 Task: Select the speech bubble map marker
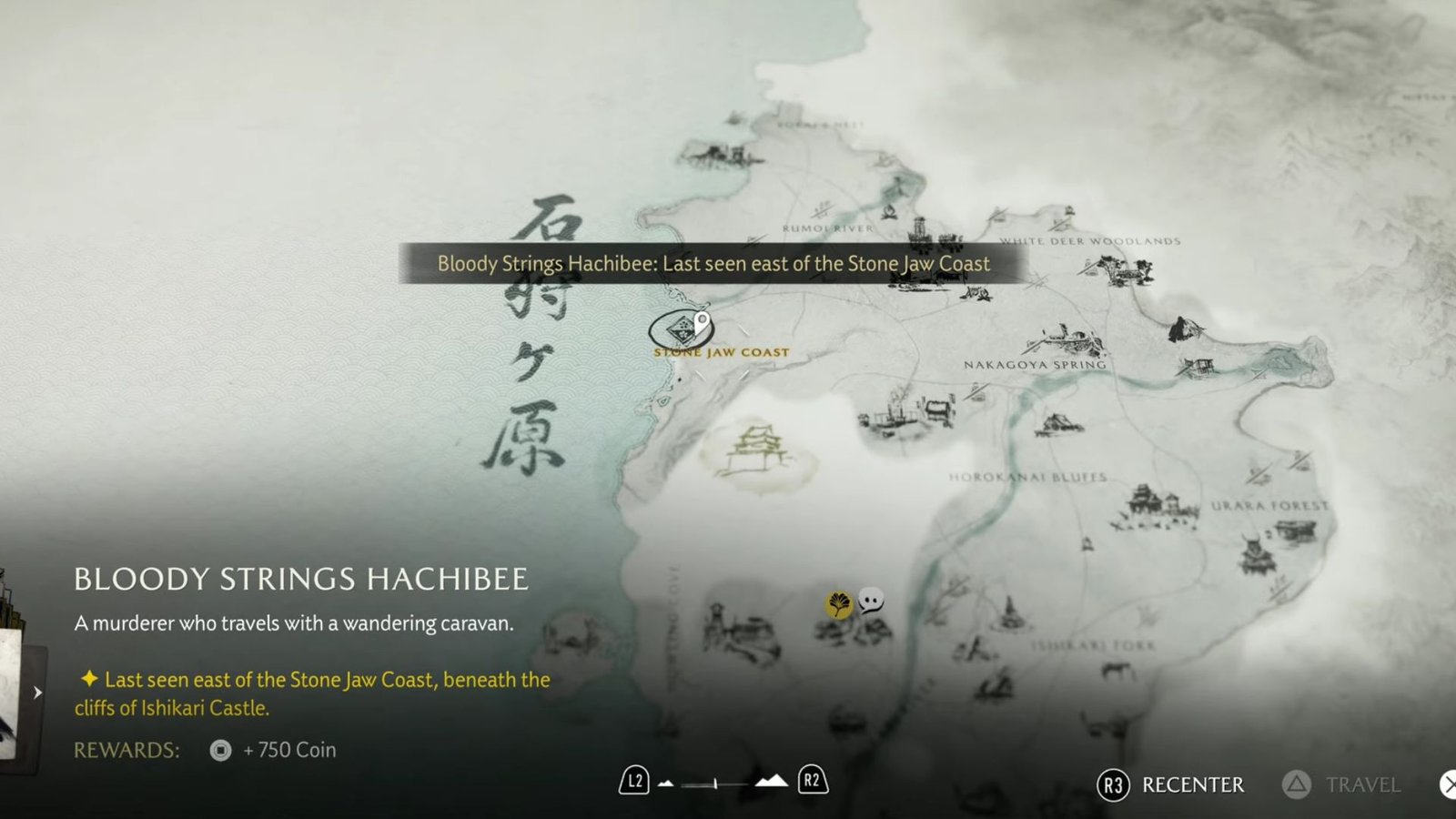(x=871, y=601)
